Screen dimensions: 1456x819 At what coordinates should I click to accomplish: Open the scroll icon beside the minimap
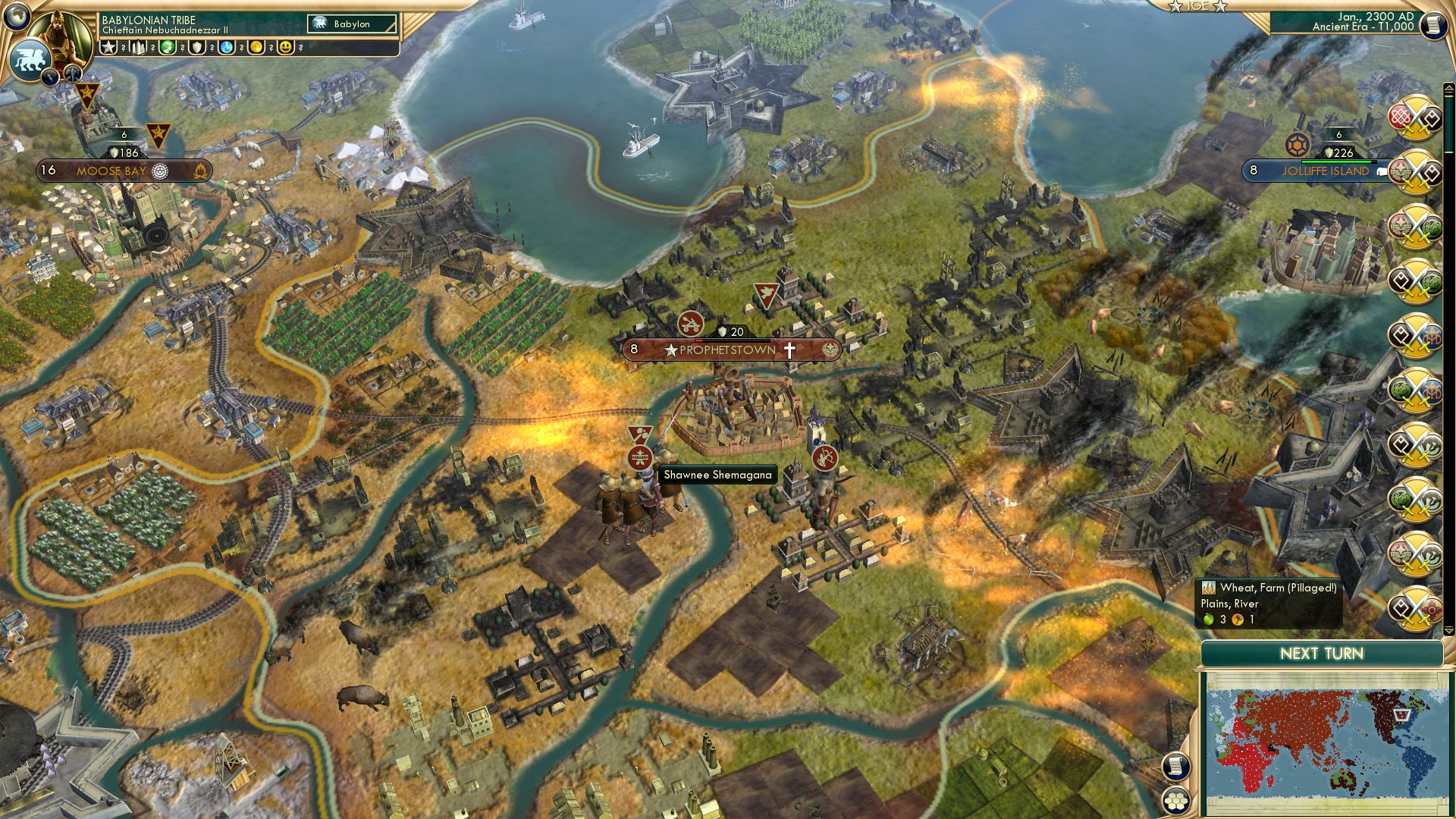[x=1175, y=767]
